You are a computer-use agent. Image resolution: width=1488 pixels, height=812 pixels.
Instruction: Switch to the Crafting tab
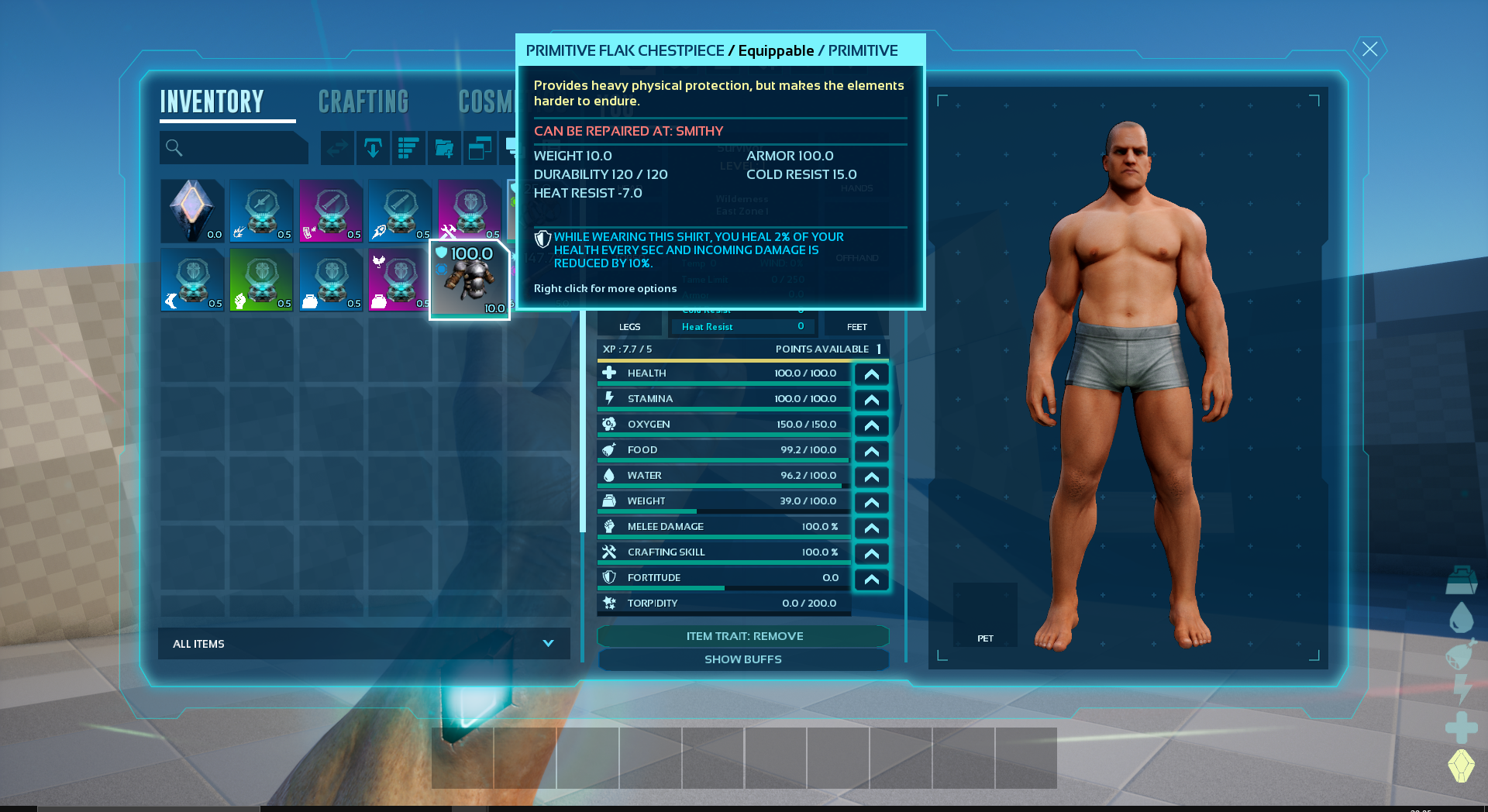(363, 101)
